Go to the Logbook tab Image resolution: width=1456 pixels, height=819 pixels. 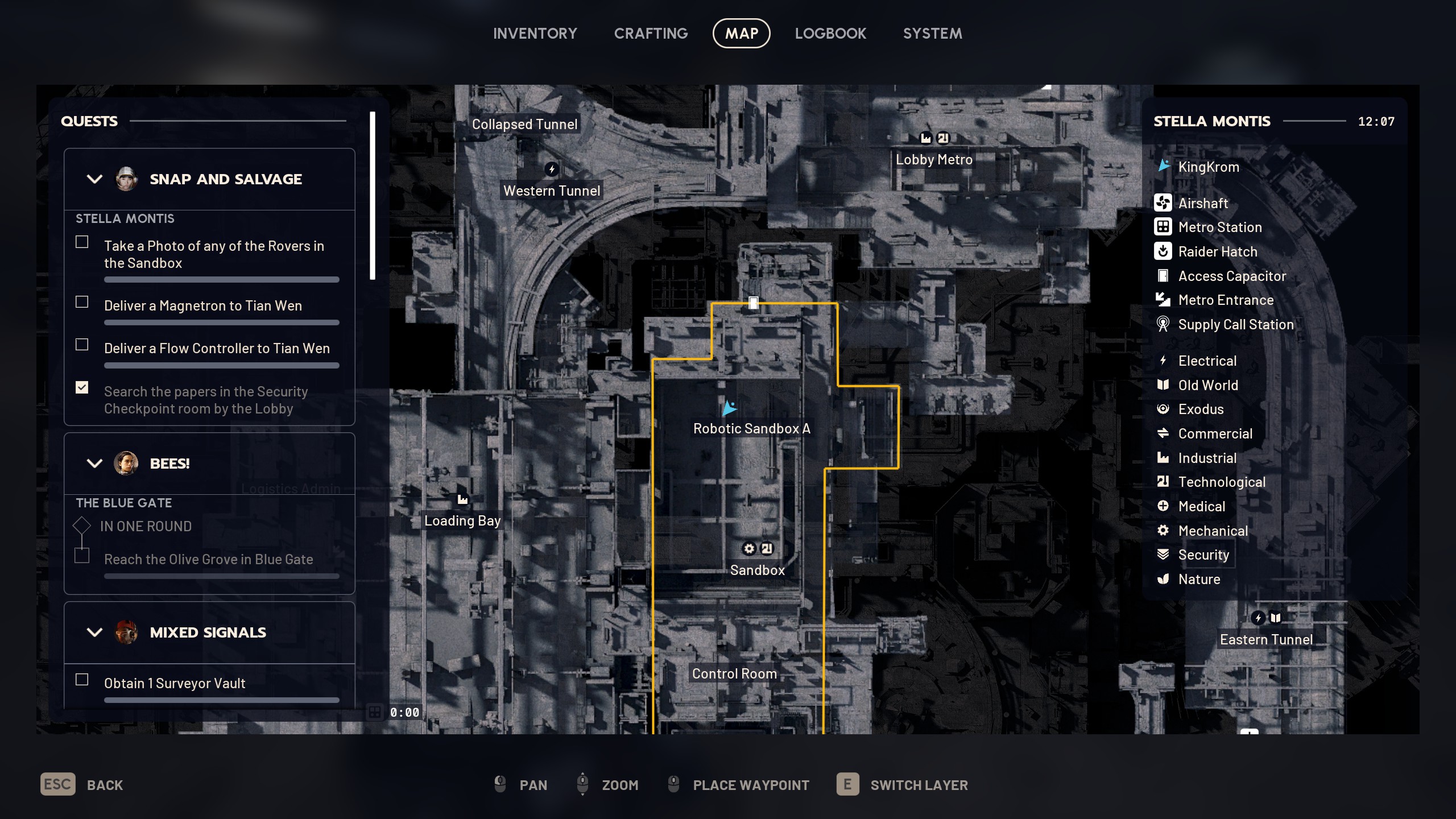tap(830, 34)
